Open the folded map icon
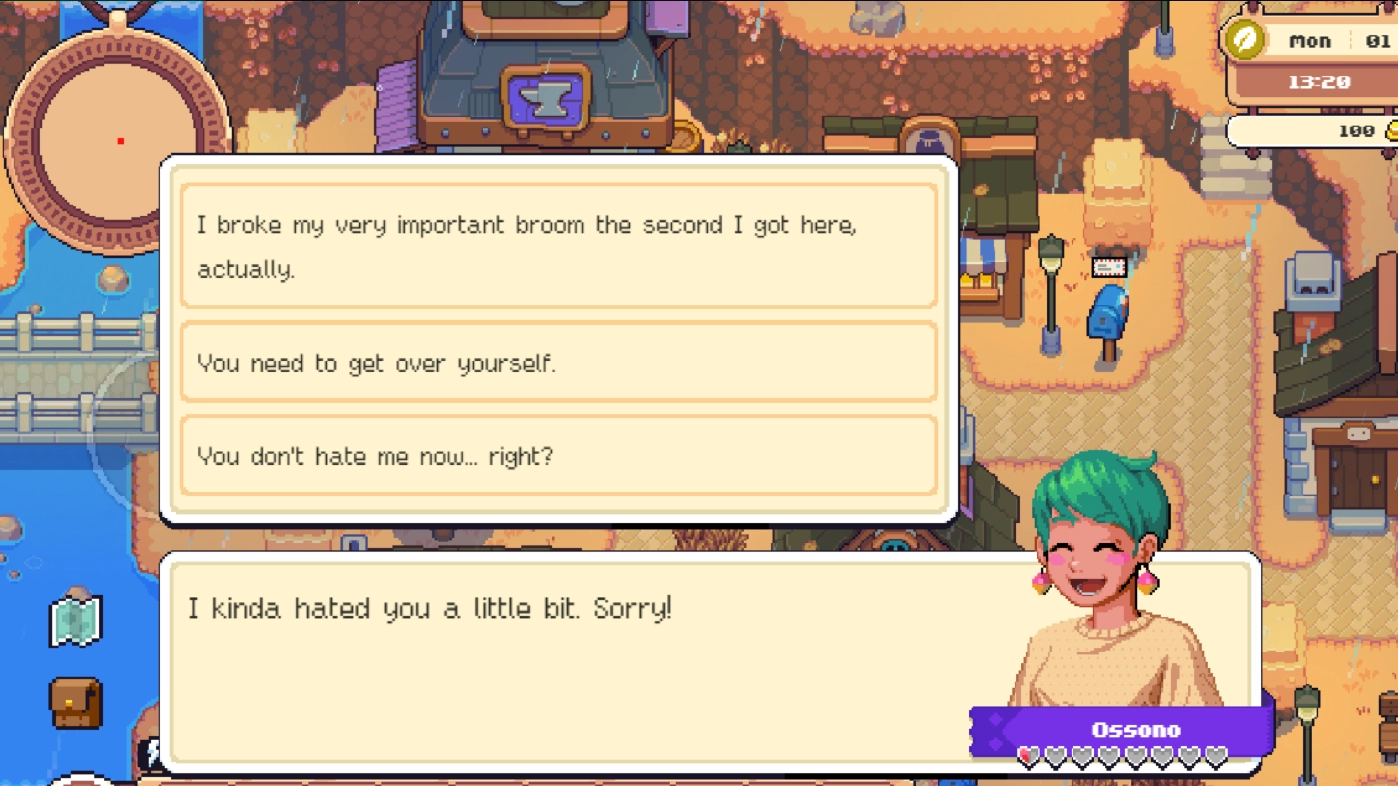Viewport: 1398px width, 786px height. 76,621
